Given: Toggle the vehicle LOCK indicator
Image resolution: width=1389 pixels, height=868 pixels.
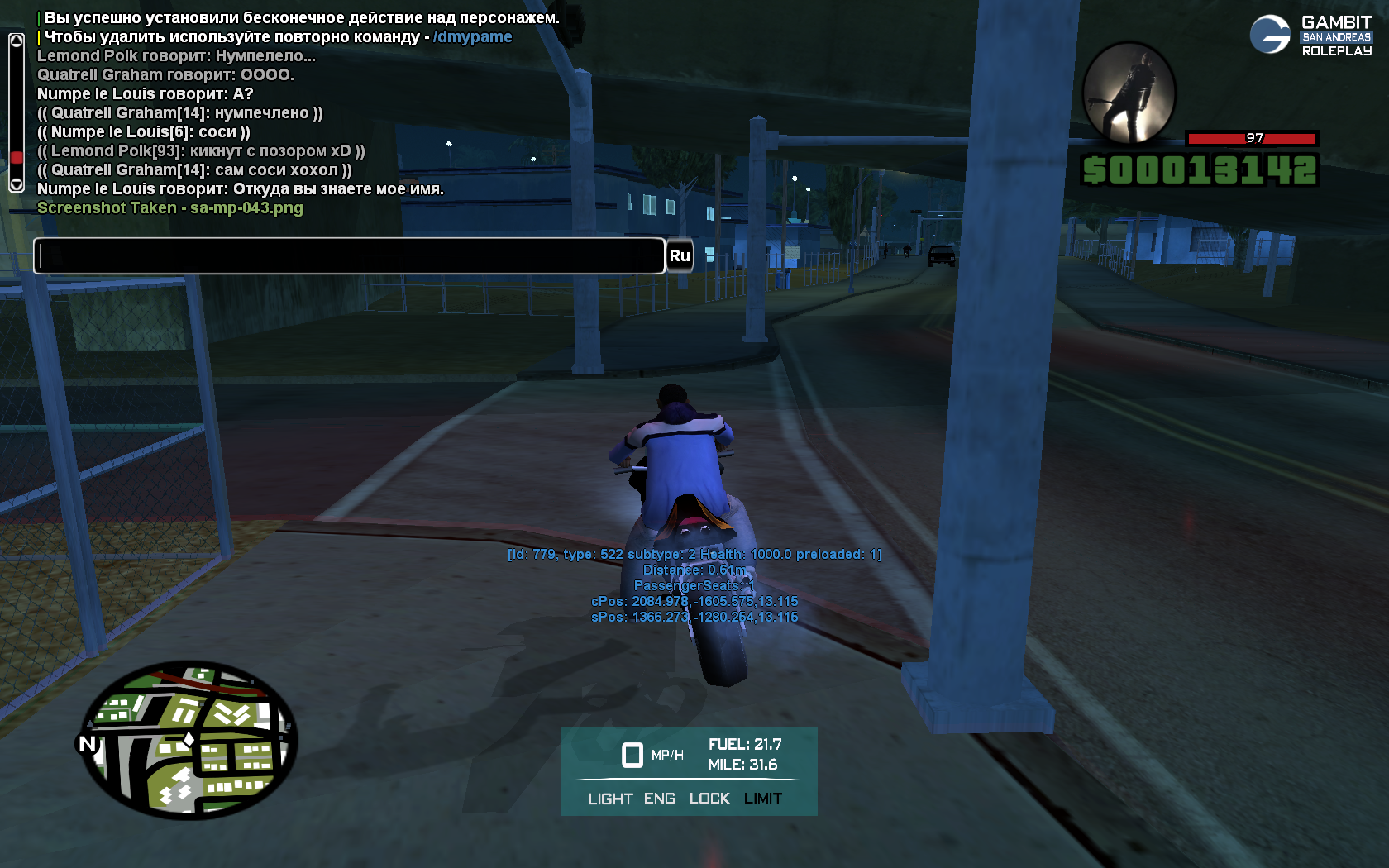Looking at the screenshot, I should point(709,799).
